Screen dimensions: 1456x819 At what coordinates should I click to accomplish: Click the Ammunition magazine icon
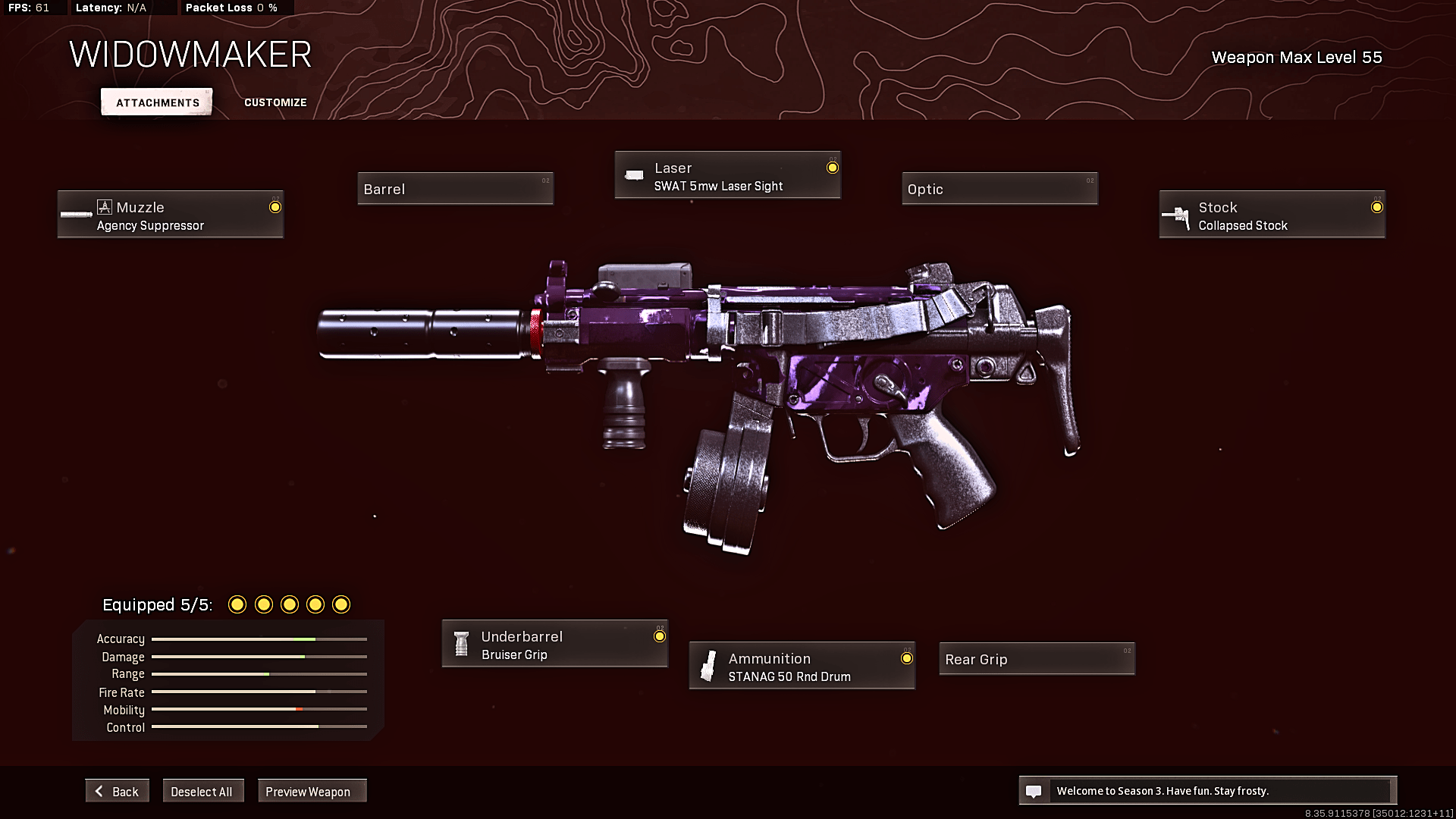tap(708, 666)
